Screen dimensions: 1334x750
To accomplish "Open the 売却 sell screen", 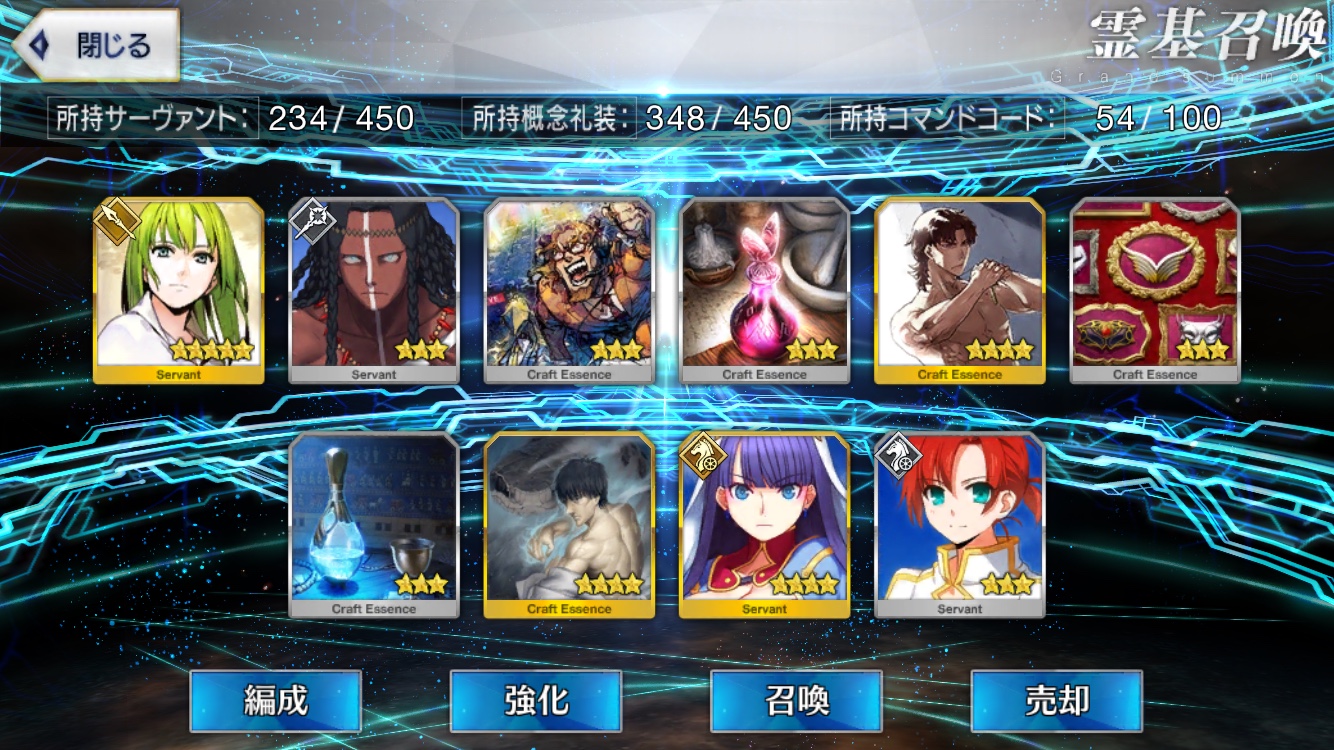I will pos(1056,700).
